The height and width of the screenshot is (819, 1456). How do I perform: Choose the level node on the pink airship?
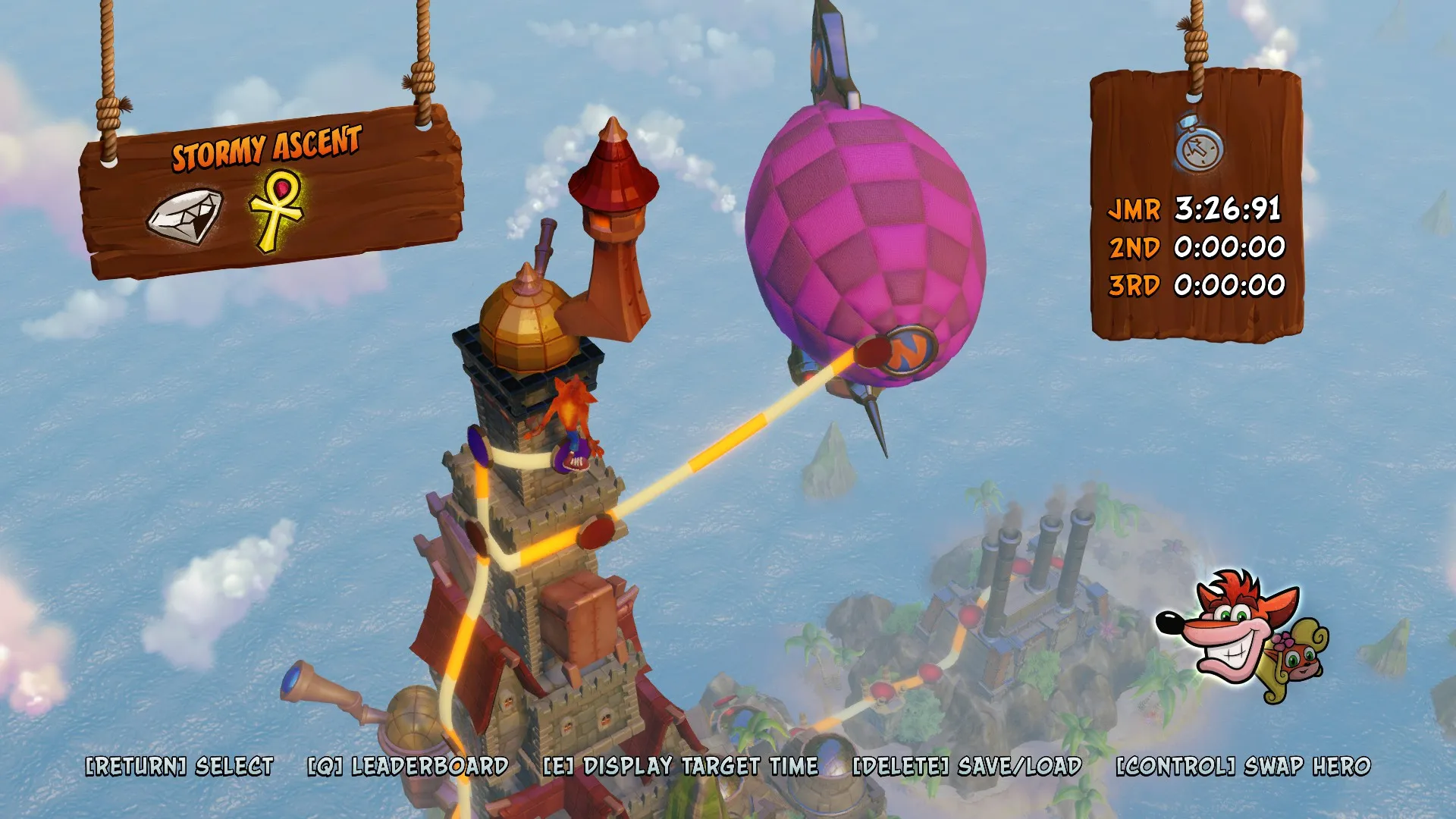click(x=872, y=353)
